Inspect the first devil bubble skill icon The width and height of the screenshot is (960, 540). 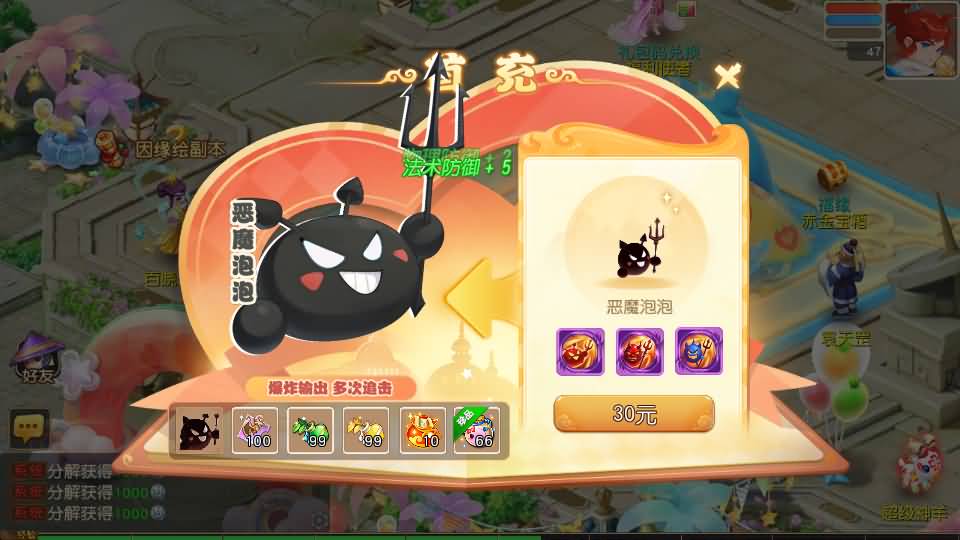click(580, 351)
